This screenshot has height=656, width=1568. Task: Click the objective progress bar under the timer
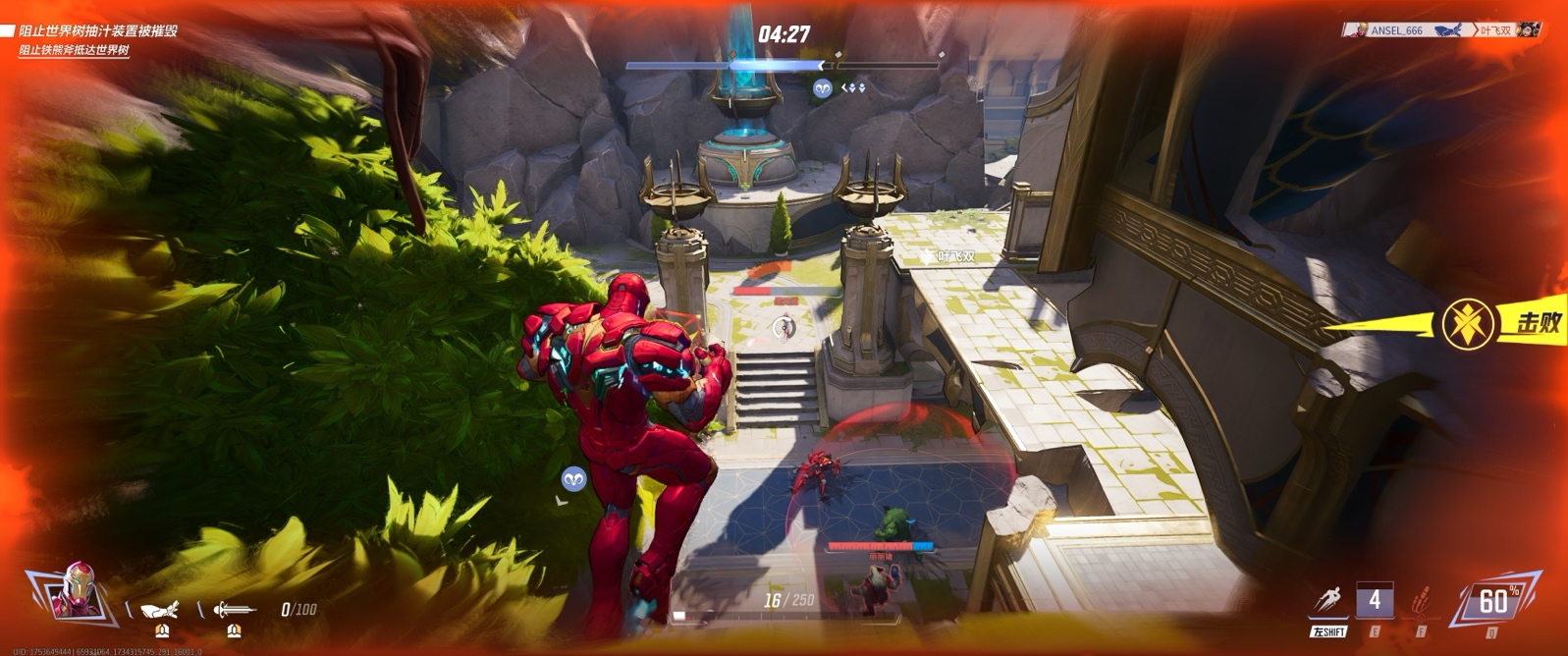783,66
